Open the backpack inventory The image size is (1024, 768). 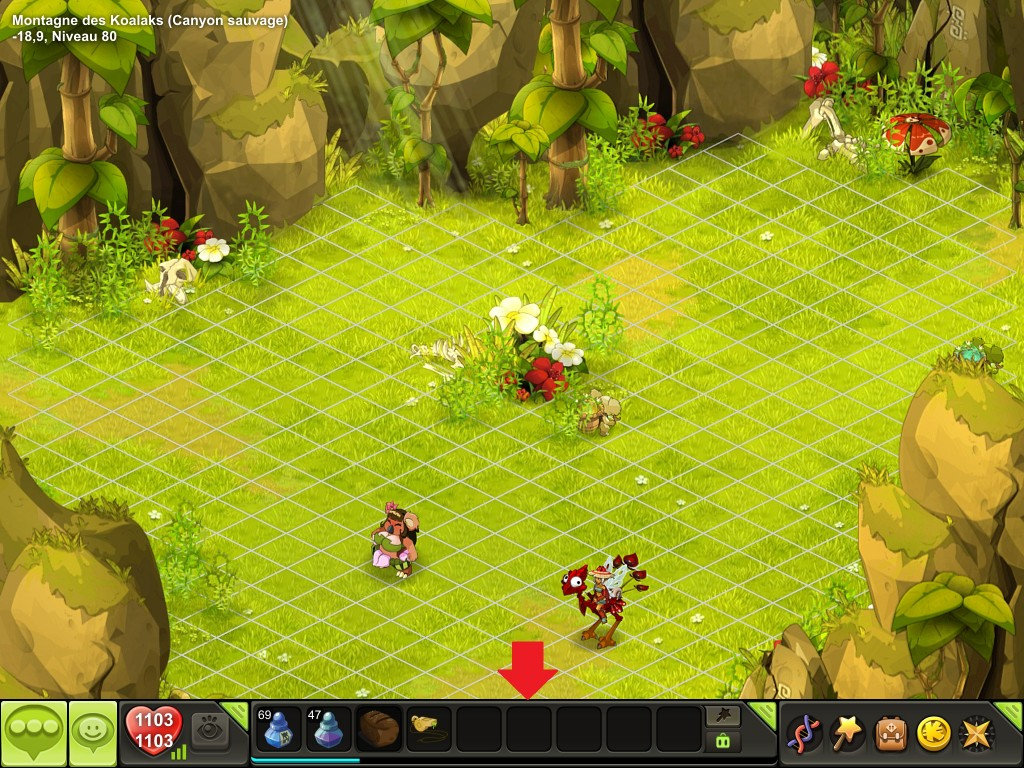point(891,733)
